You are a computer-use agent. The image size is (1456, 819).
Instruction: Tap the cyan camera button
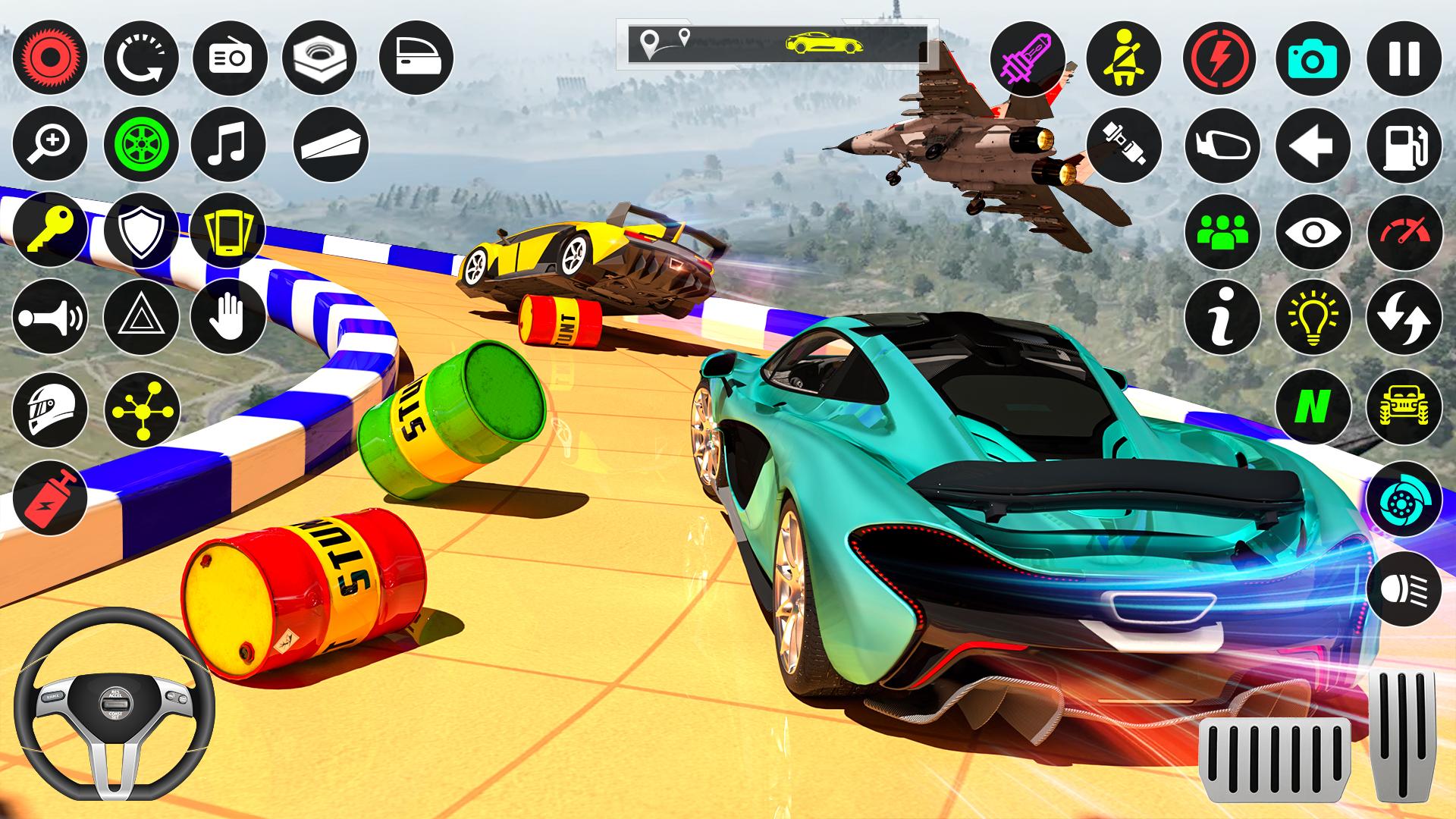(x=1313, y=58)
